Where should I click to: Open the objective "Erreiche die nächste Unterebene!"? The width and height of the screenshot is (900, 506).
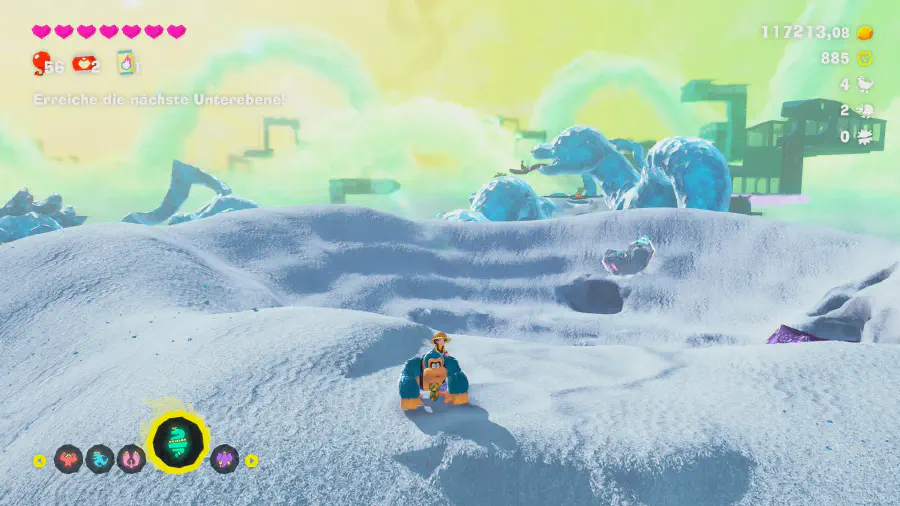[x=159, y=100]
